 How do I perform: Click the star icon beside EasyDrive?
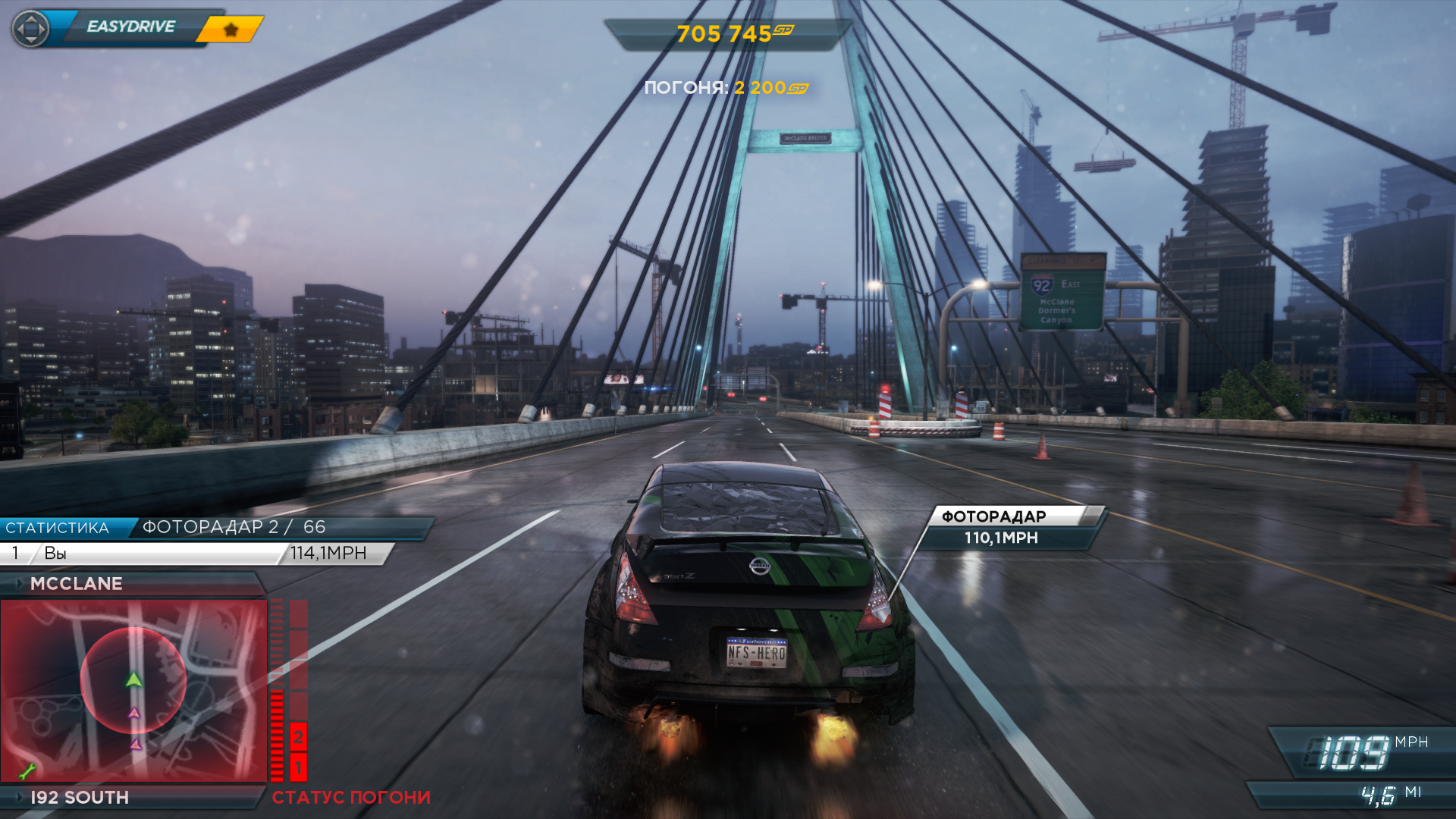tap(231, 30)
